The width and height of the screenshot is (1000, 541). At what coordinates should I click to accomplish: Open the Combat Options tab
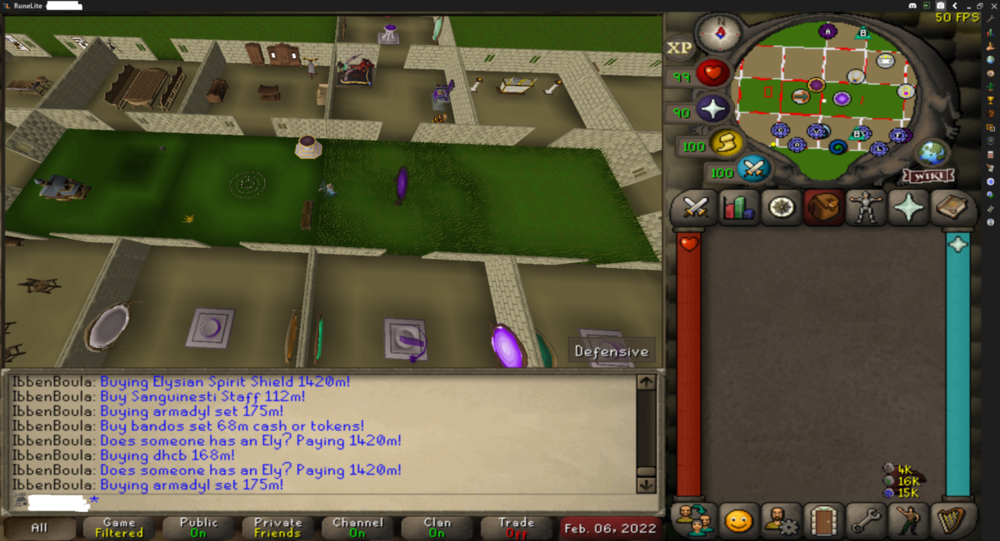(x=695, y=208)
